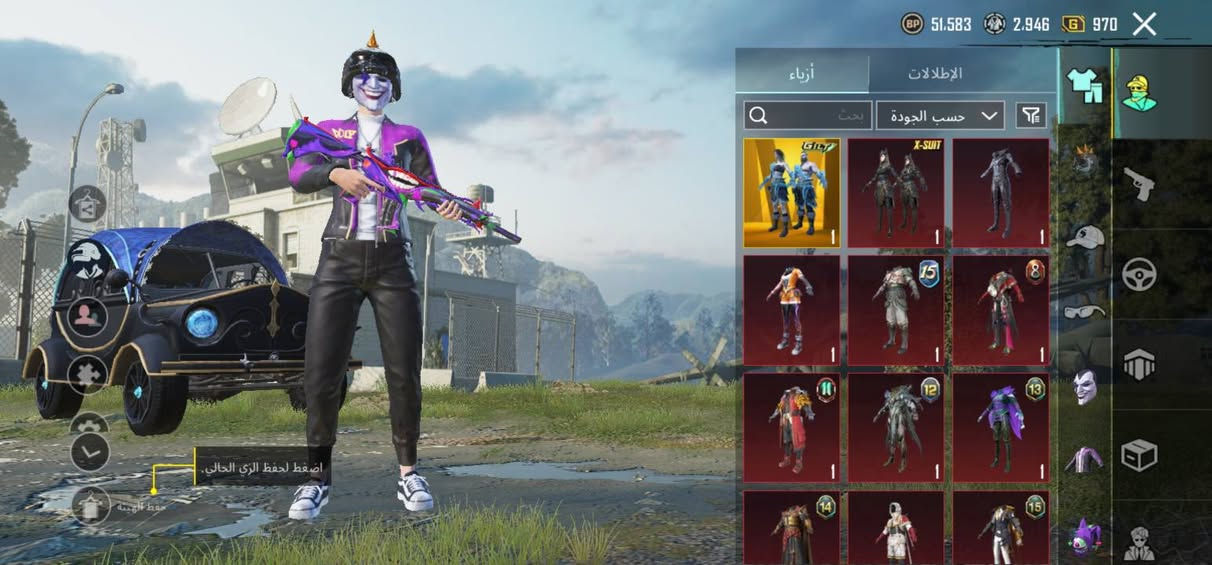
Task: Show the joker mask subcategory
Action: (x=1085, y=386)
